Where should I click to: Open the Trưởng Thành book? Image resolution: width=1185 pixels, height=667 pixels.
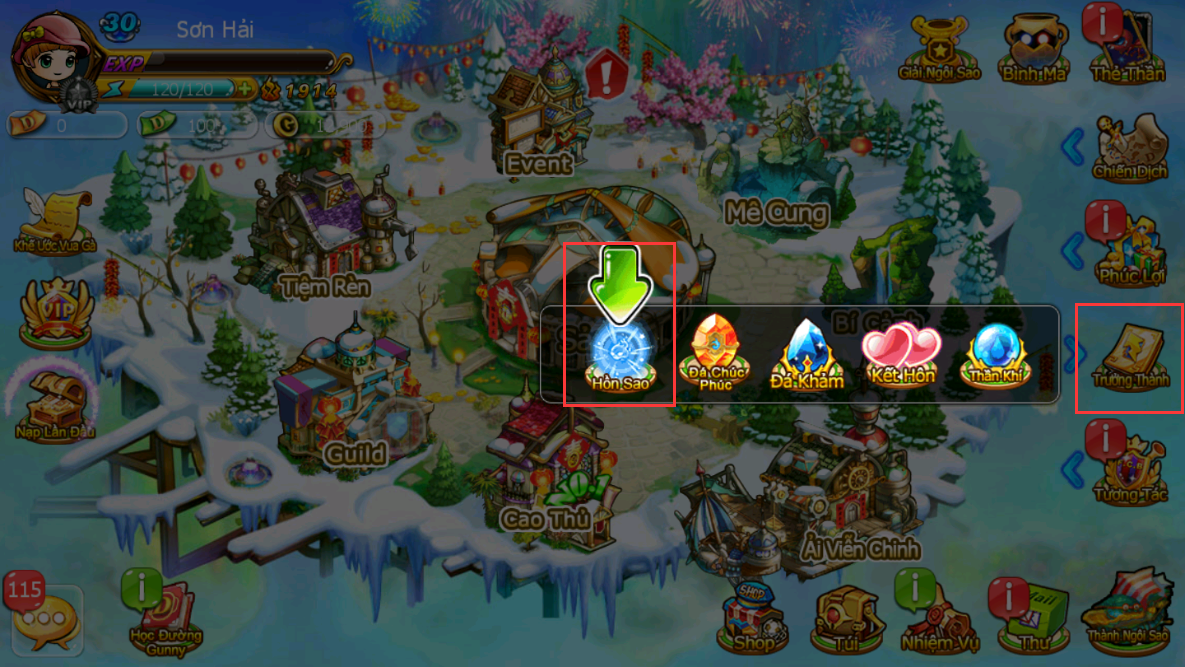(x=1130, y=357)
